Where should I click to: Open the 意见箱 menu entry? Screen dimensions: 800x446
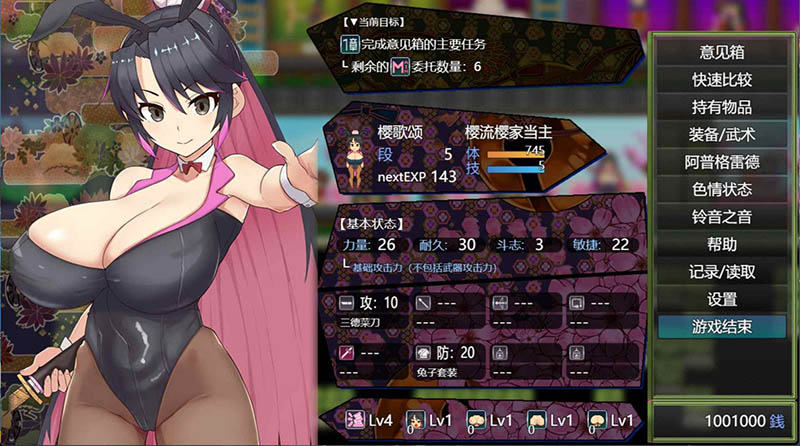(721, 52)
